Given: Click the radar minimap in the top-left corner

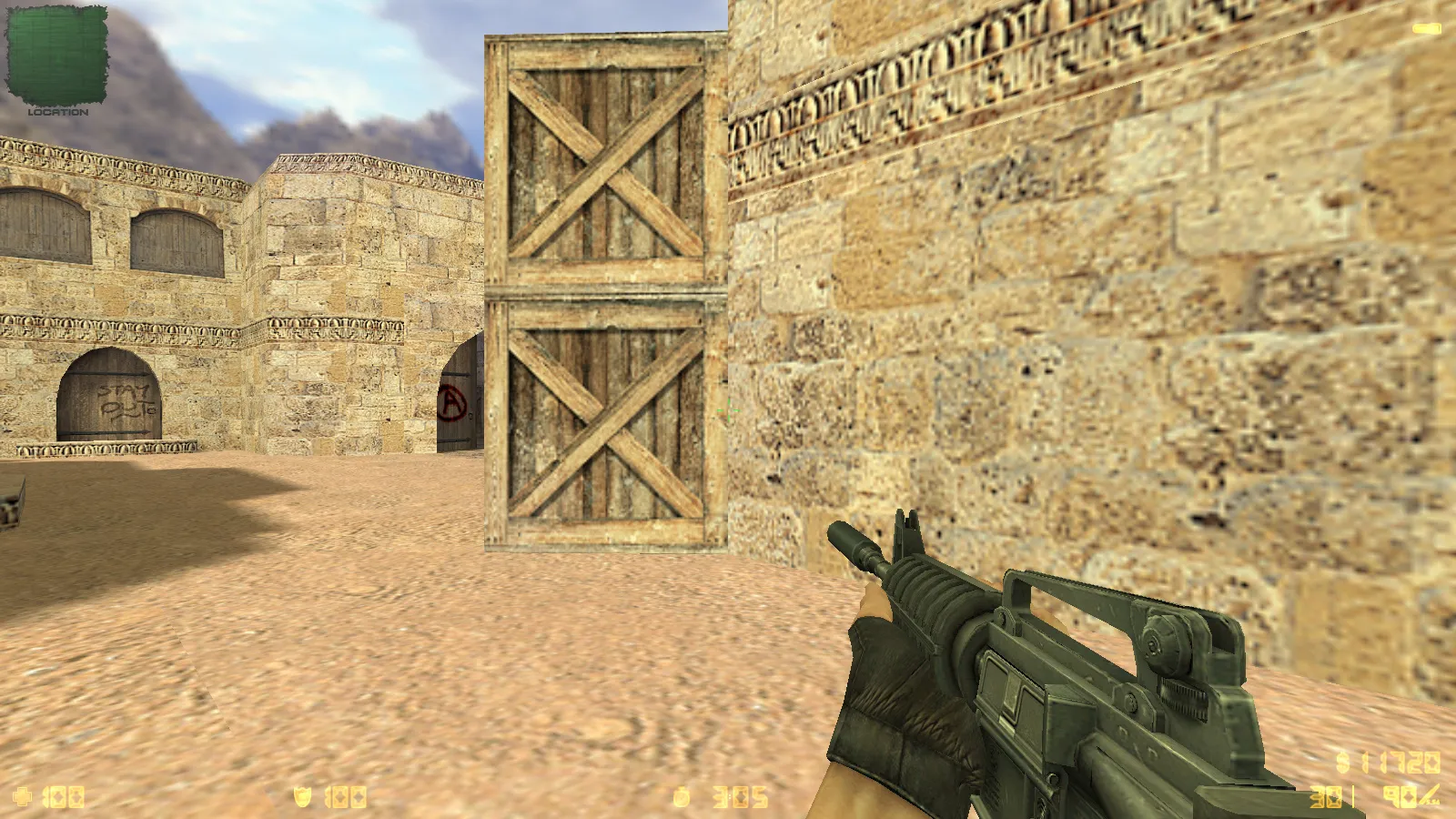Looking at the screenshot, I should click(59, 55).
